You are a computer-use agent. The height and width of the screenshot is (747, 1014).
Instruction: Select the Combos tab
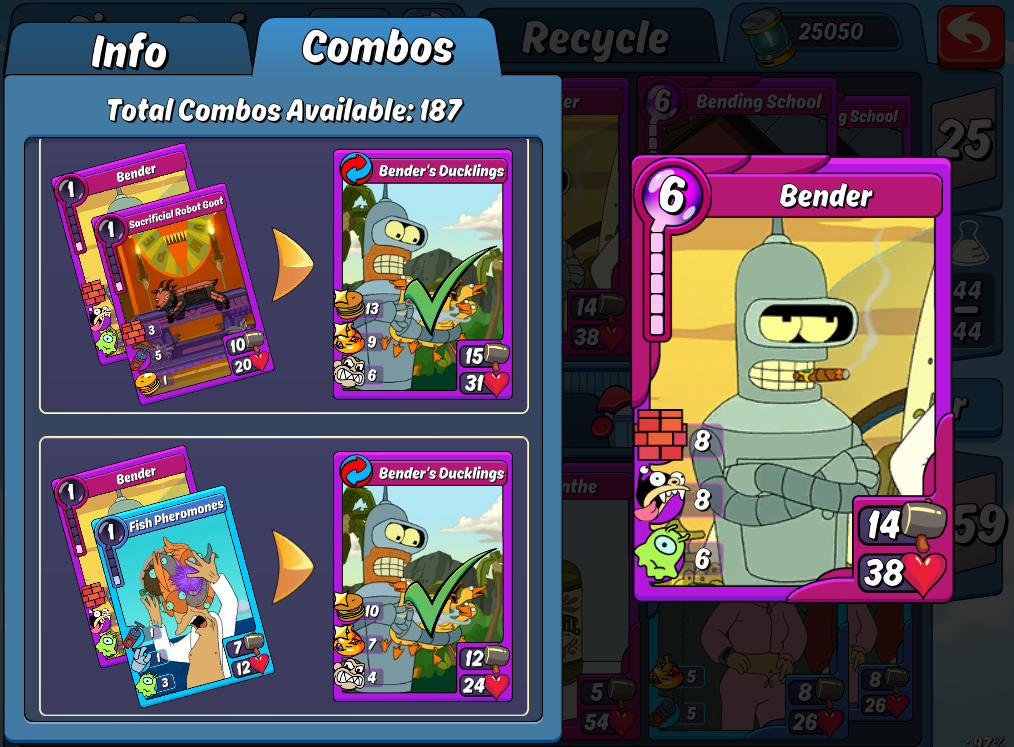coord(377,47)
